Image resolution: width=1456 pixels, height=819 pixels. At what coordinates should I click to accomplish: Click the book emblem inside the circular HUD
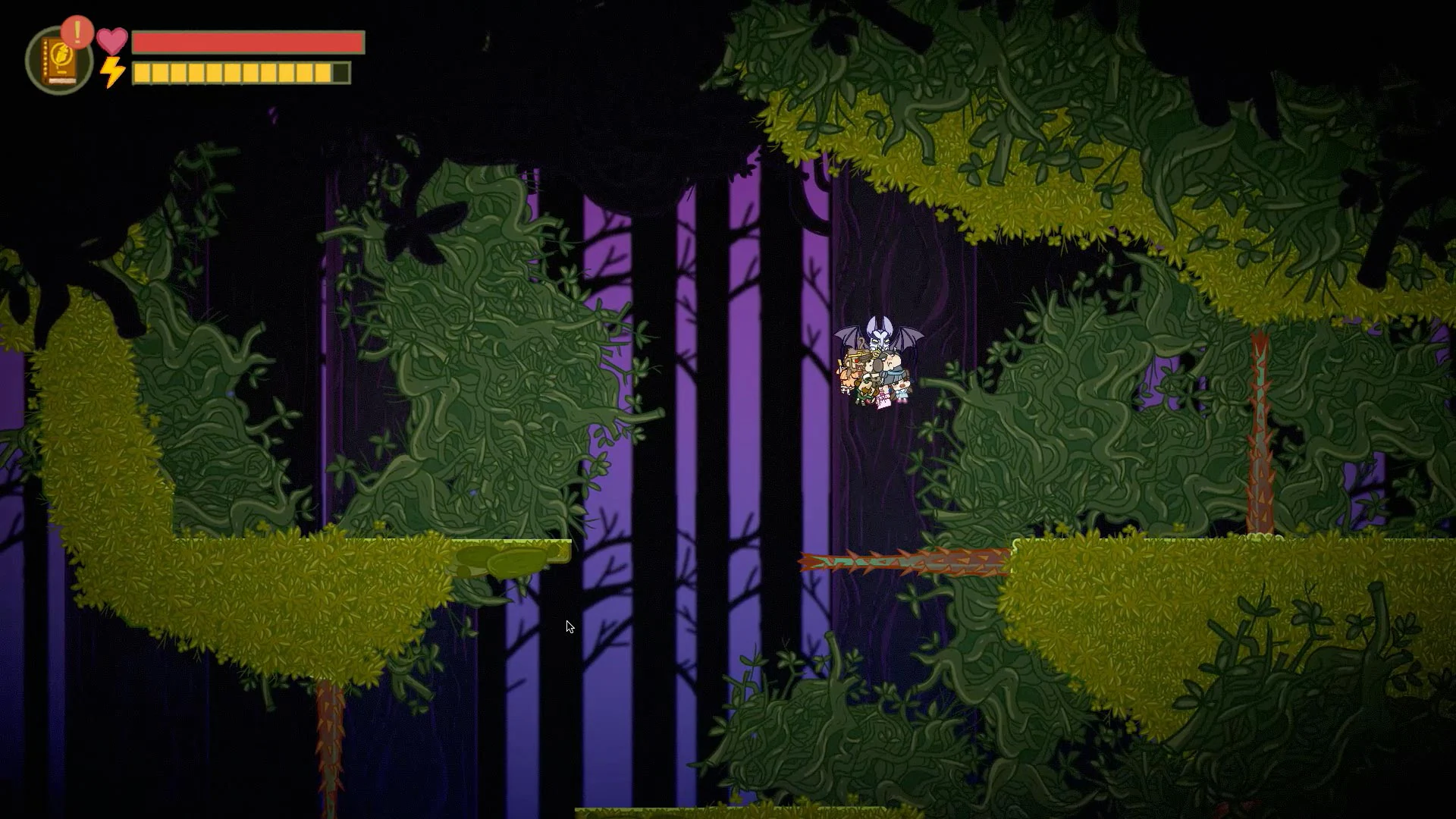60,53
